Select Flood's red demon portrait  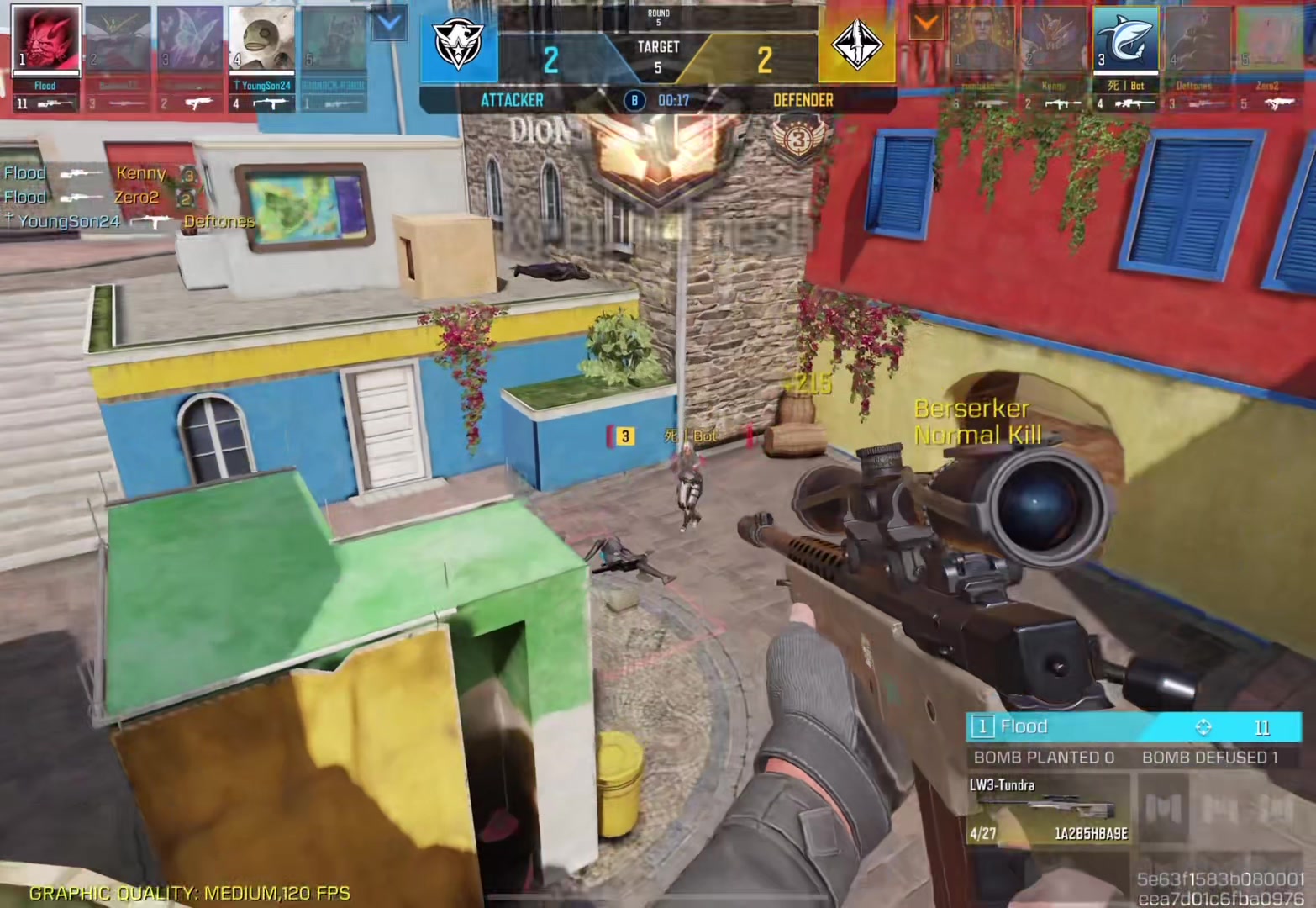click(46, 40)
